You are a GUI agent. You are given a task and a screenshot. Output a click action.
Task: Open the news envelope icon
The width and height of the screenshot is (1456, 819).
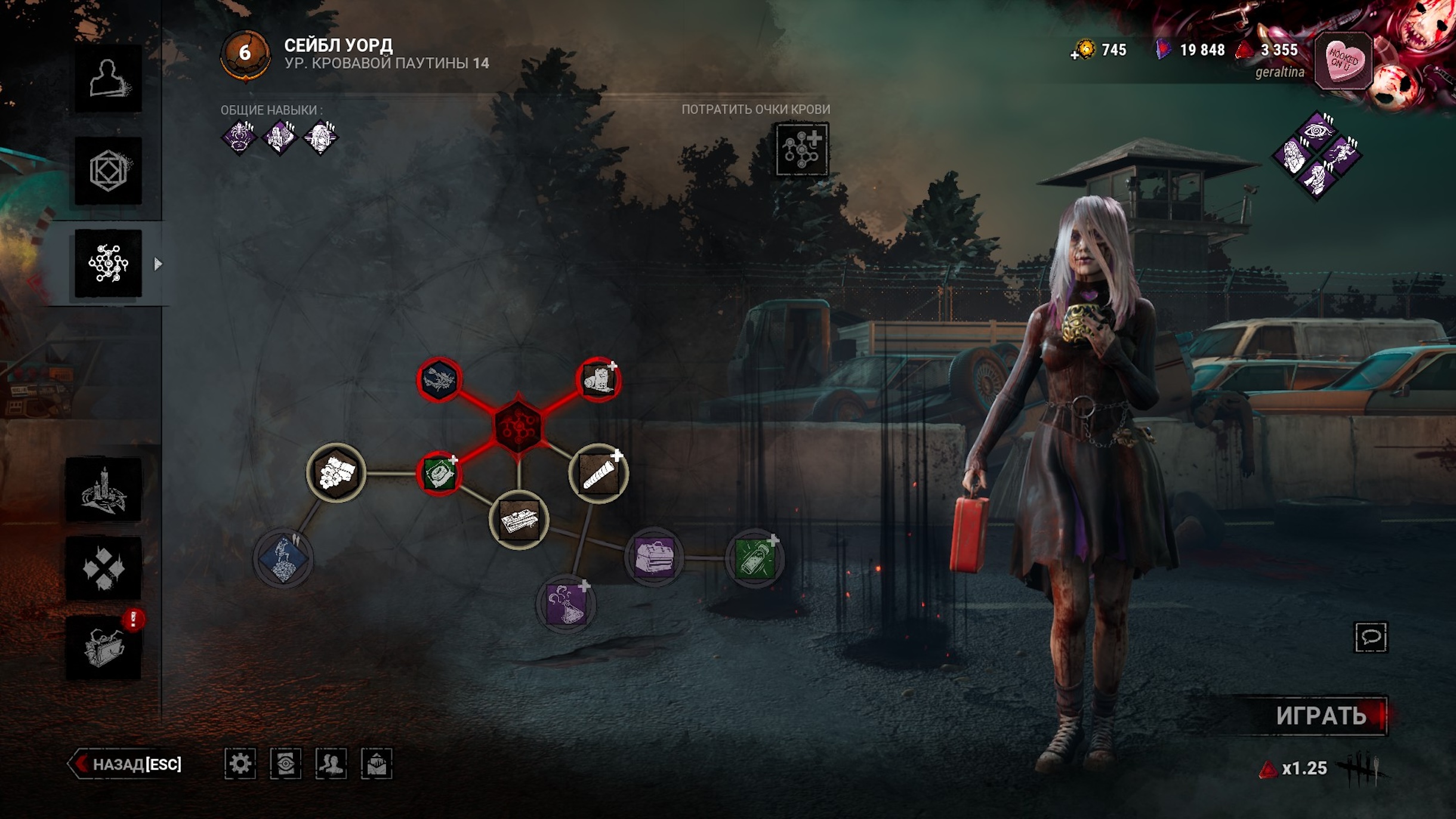377,764
